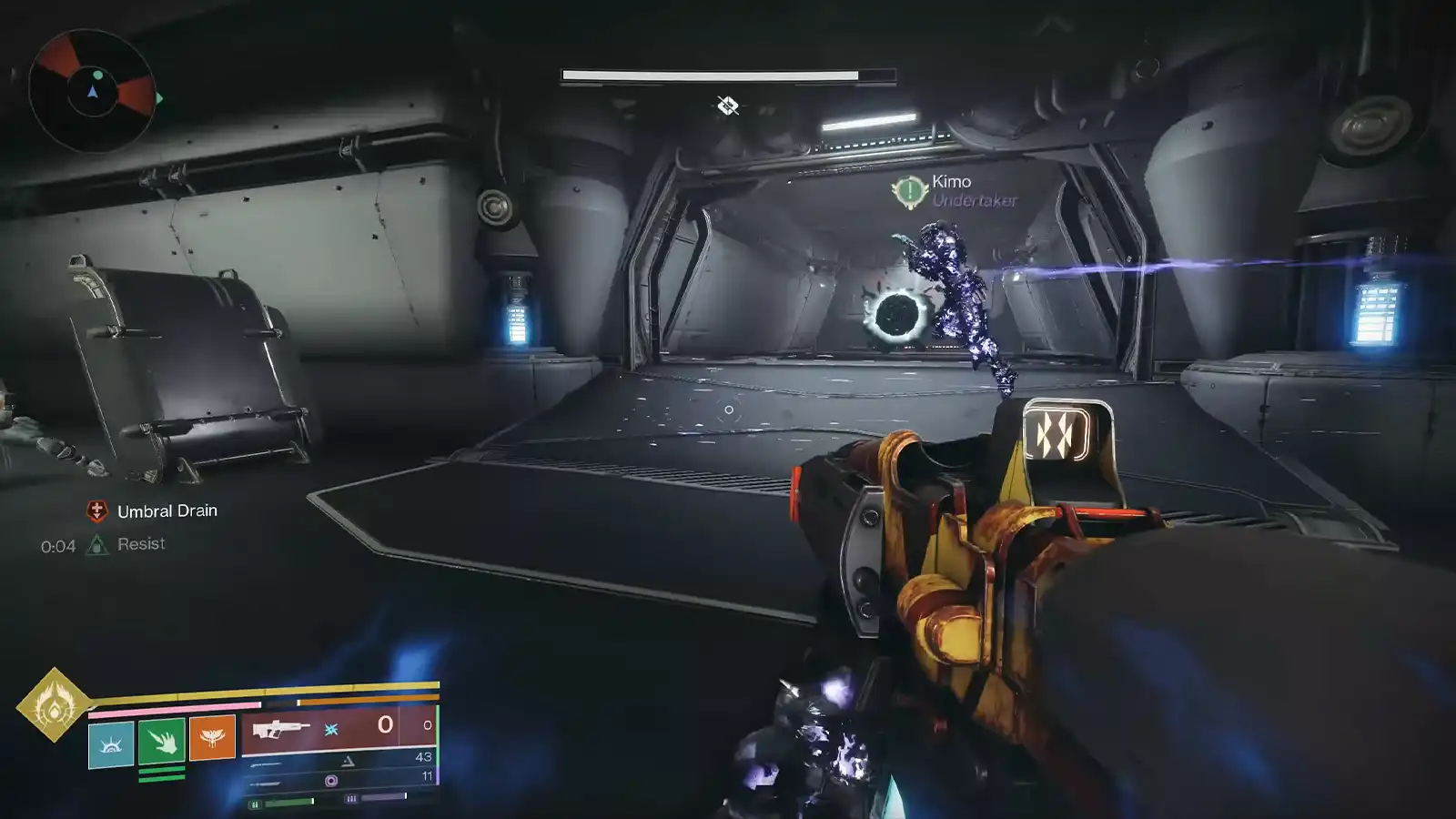1456x819 pixels.
Task: Click the triangle icon beside ammo count 43
Action: (348, 760)
